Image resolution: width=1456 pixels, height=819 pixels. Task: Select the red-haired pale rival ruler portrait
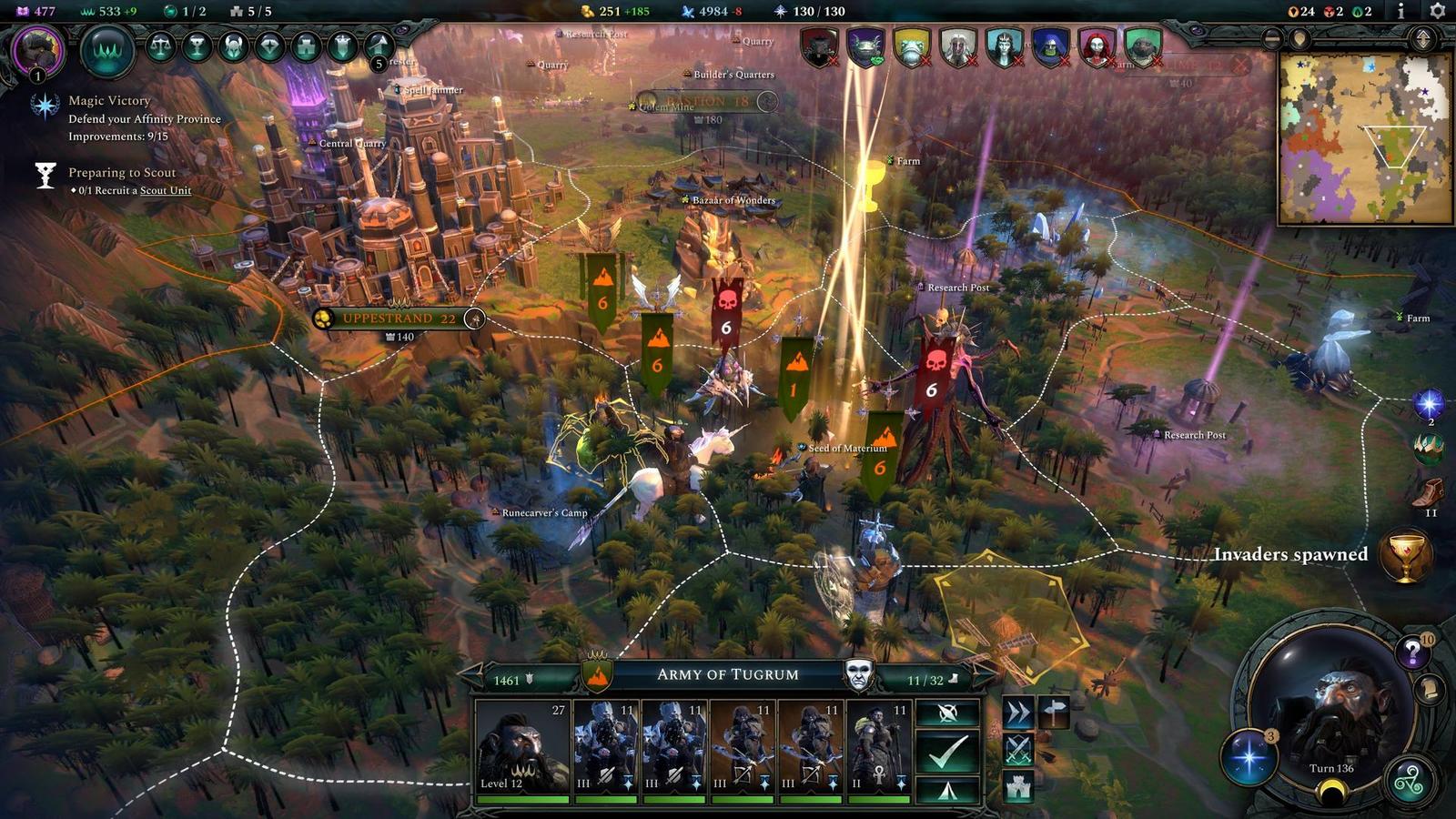1096,46
